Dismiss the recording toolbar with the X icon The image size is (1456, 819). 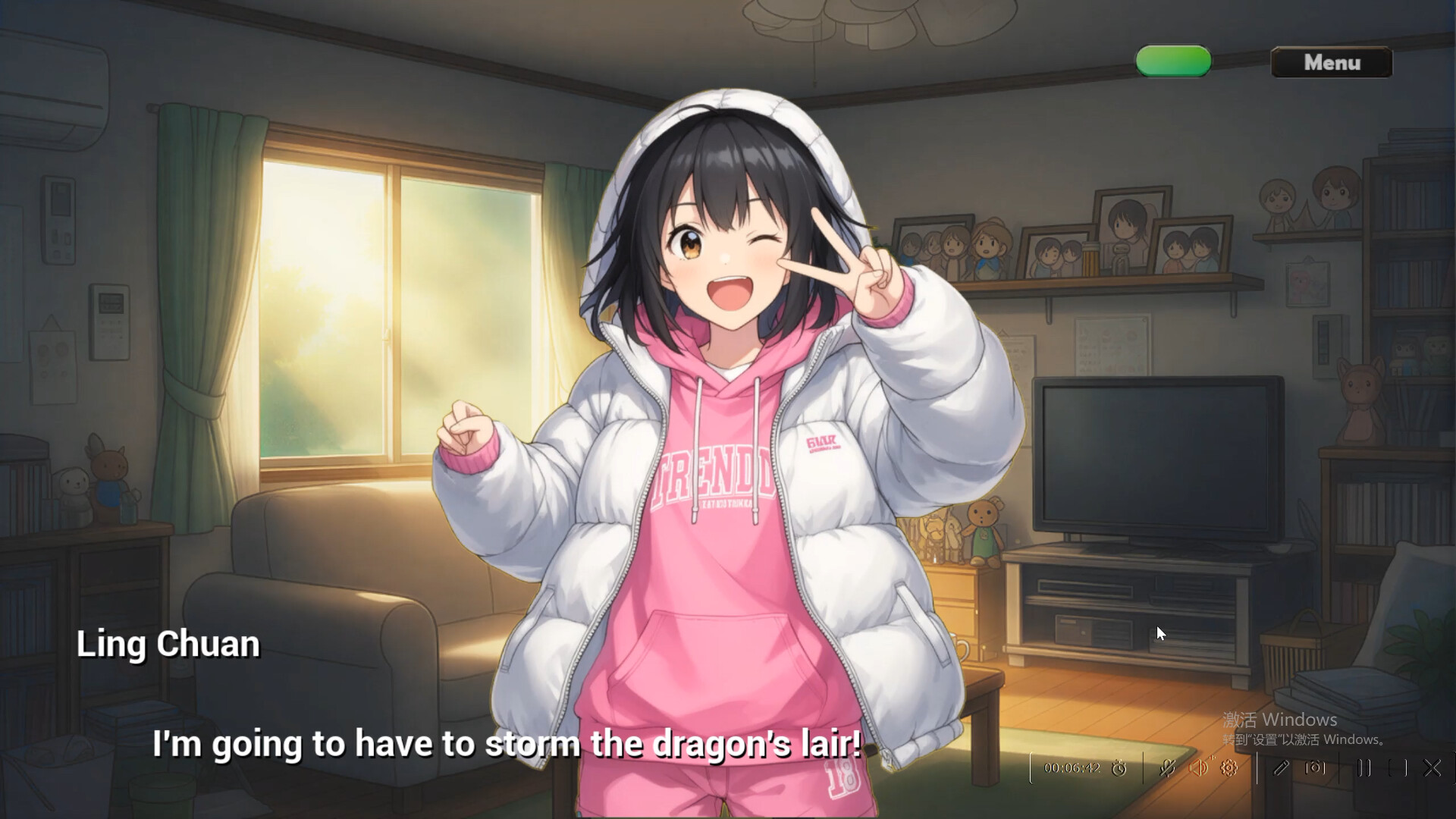1432,768
